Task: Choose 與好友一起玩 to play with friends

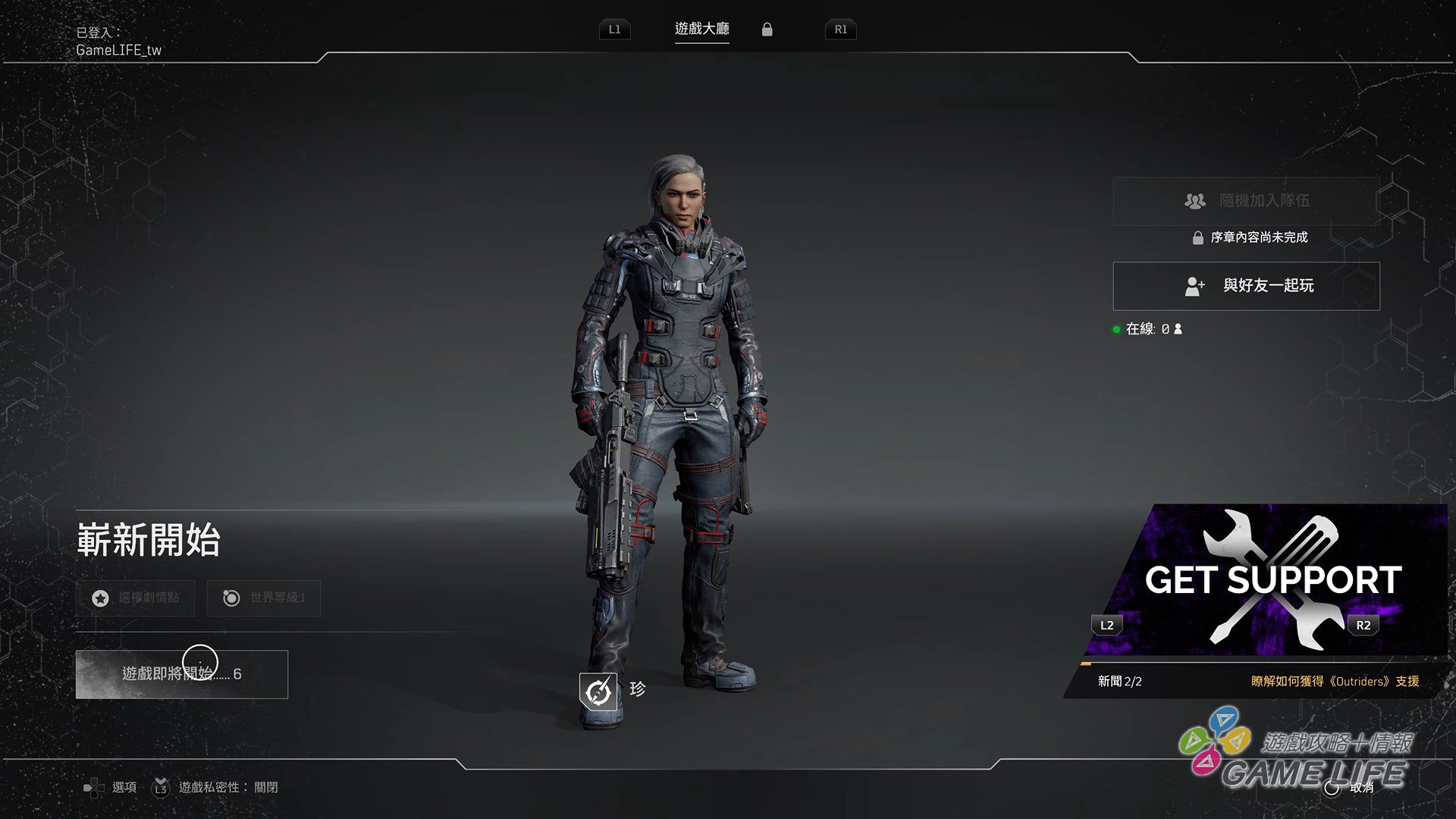Action: pos(1246,286)
